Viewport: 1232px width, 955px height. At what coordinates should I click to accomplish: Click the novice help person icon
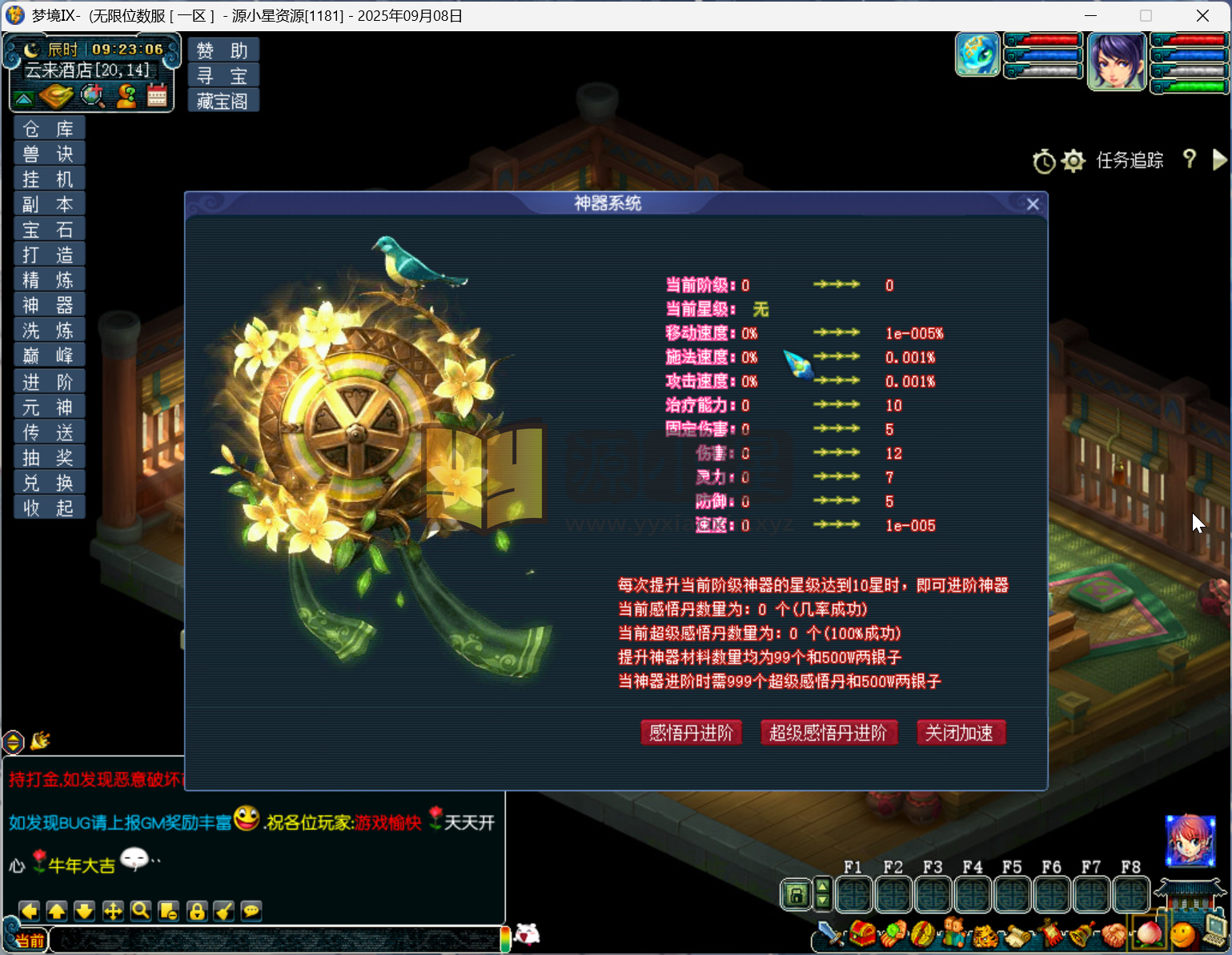(126, 94)
